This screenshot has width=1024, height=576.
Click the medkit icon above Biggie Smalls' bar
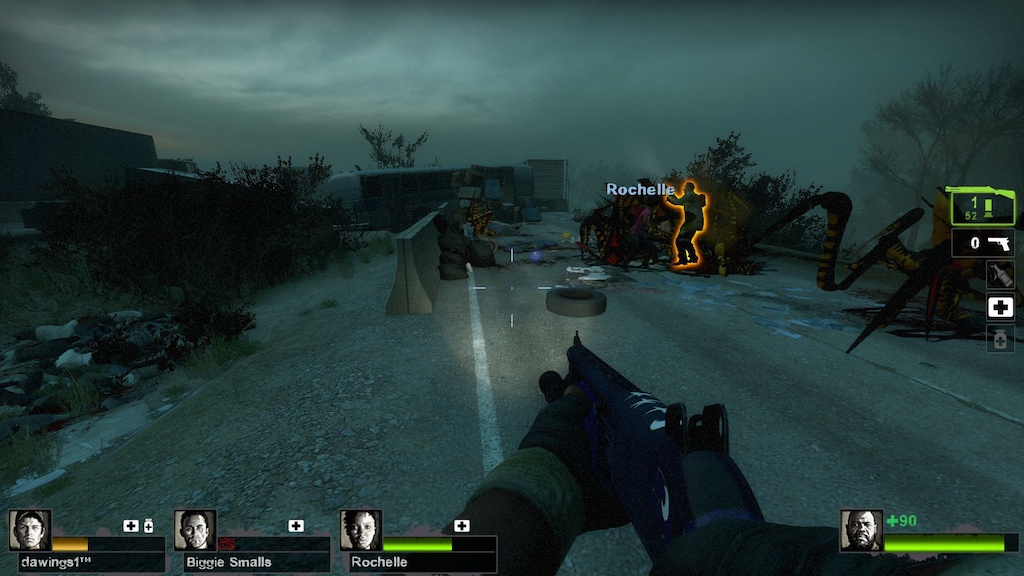click(x=296, y=526)
